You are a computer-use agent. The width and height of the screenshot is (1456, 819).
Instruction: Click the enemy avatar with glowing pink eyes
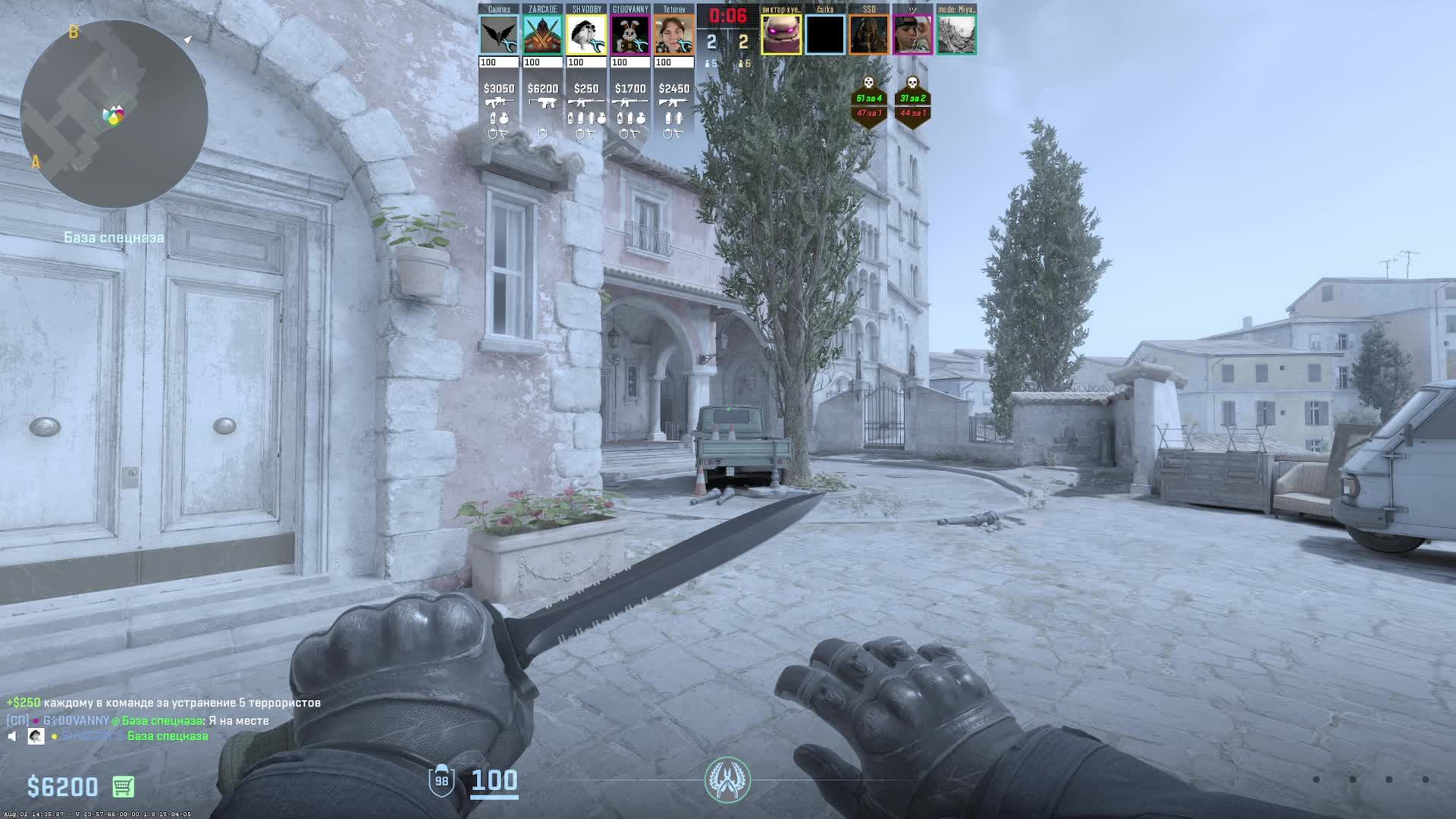pyautogui.click(x=781, y=35)
